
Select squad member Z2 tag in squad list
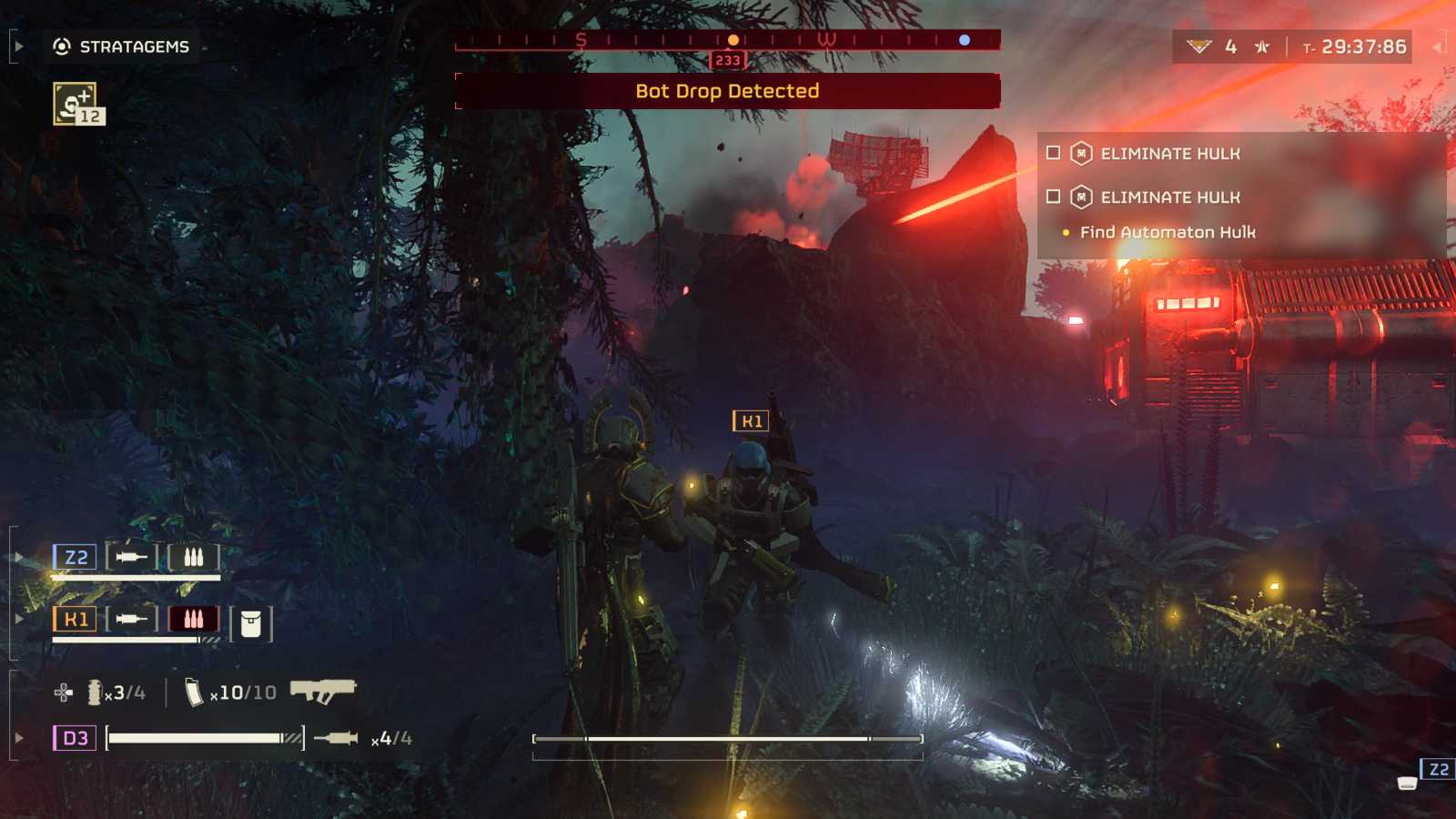point(75,557)
